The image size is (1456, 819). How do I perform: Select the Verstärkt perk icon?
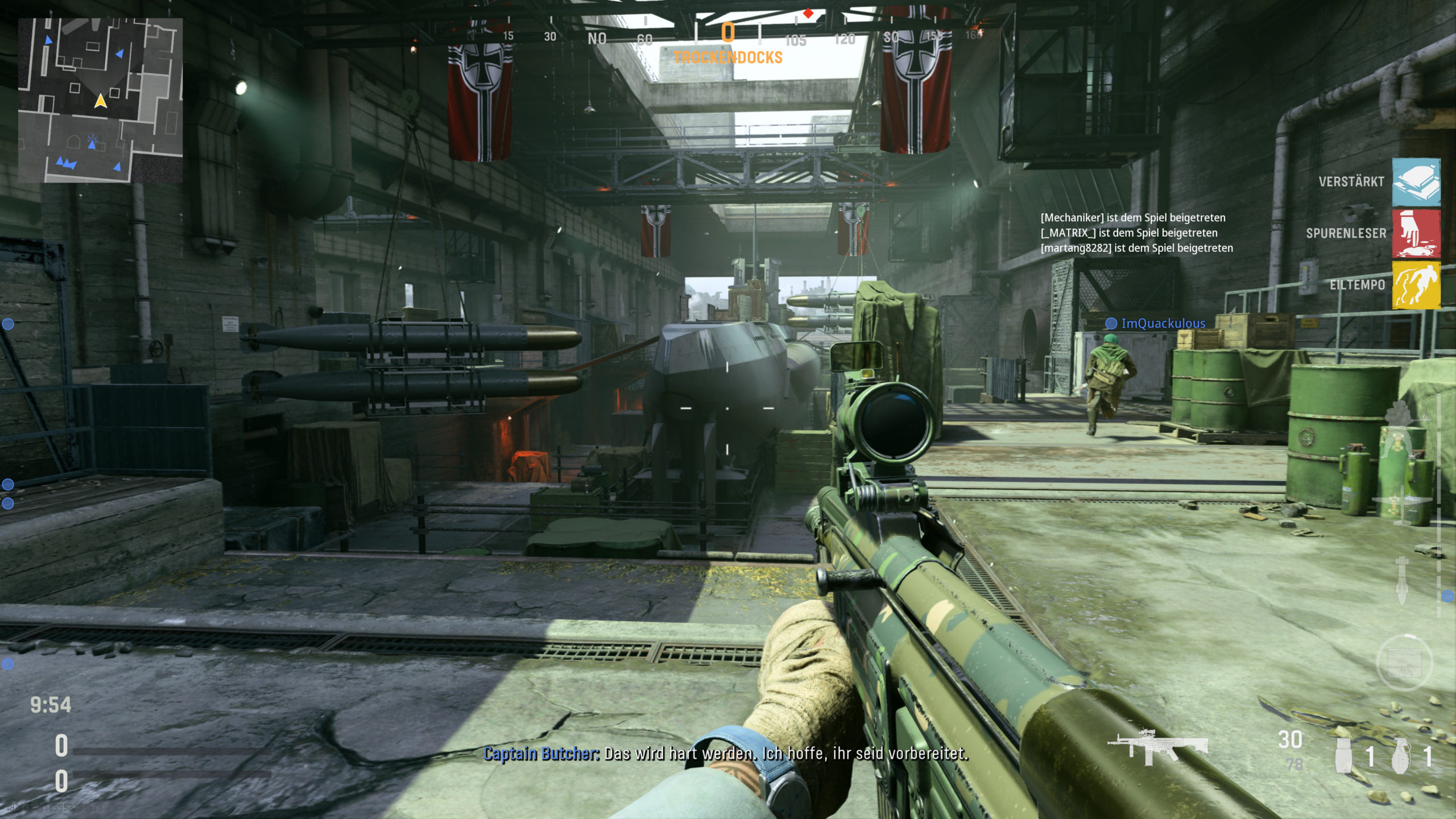tap(1416, 182)
